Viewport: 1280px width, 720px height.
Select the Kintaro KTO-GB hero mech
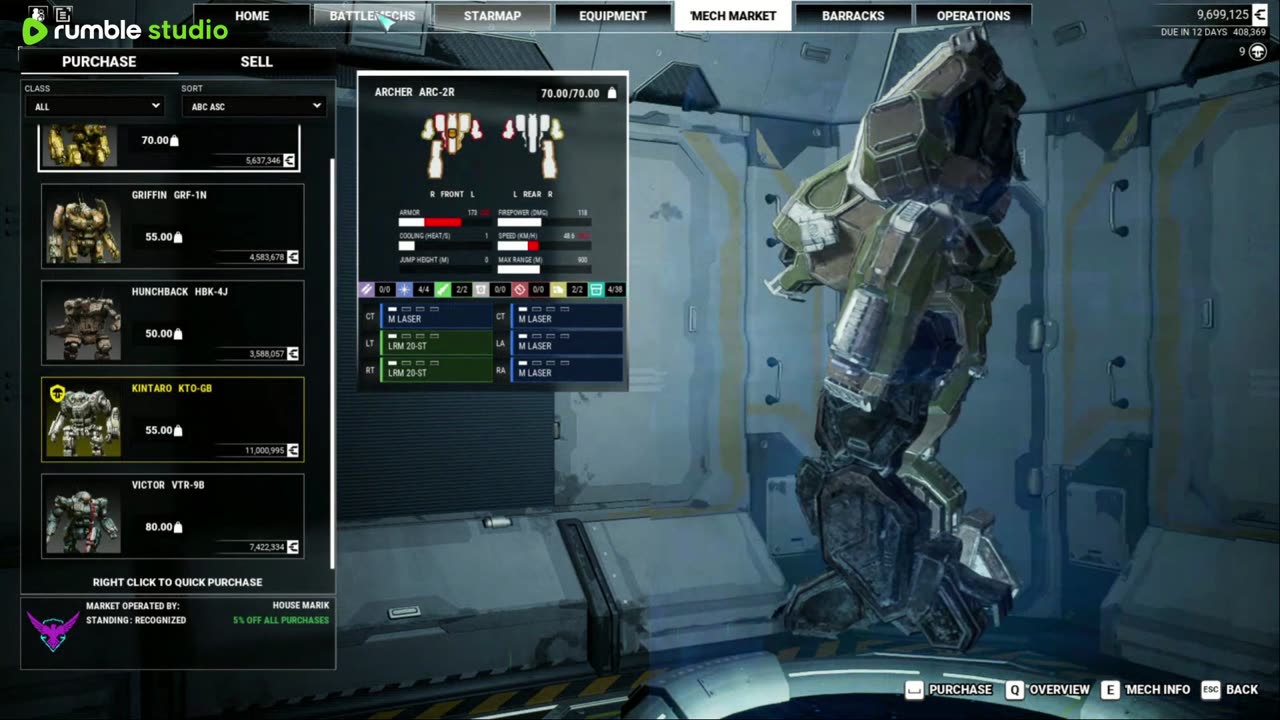(x=172, y=419)
